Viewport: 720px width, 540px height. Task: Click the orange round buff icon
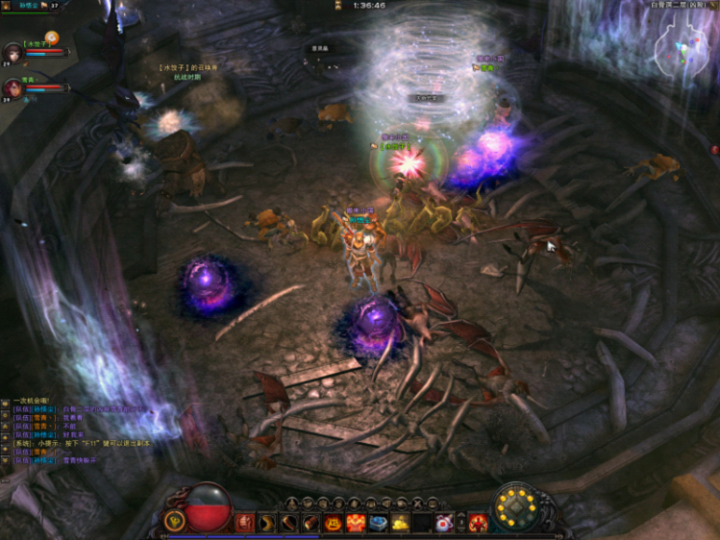(51, 37)
